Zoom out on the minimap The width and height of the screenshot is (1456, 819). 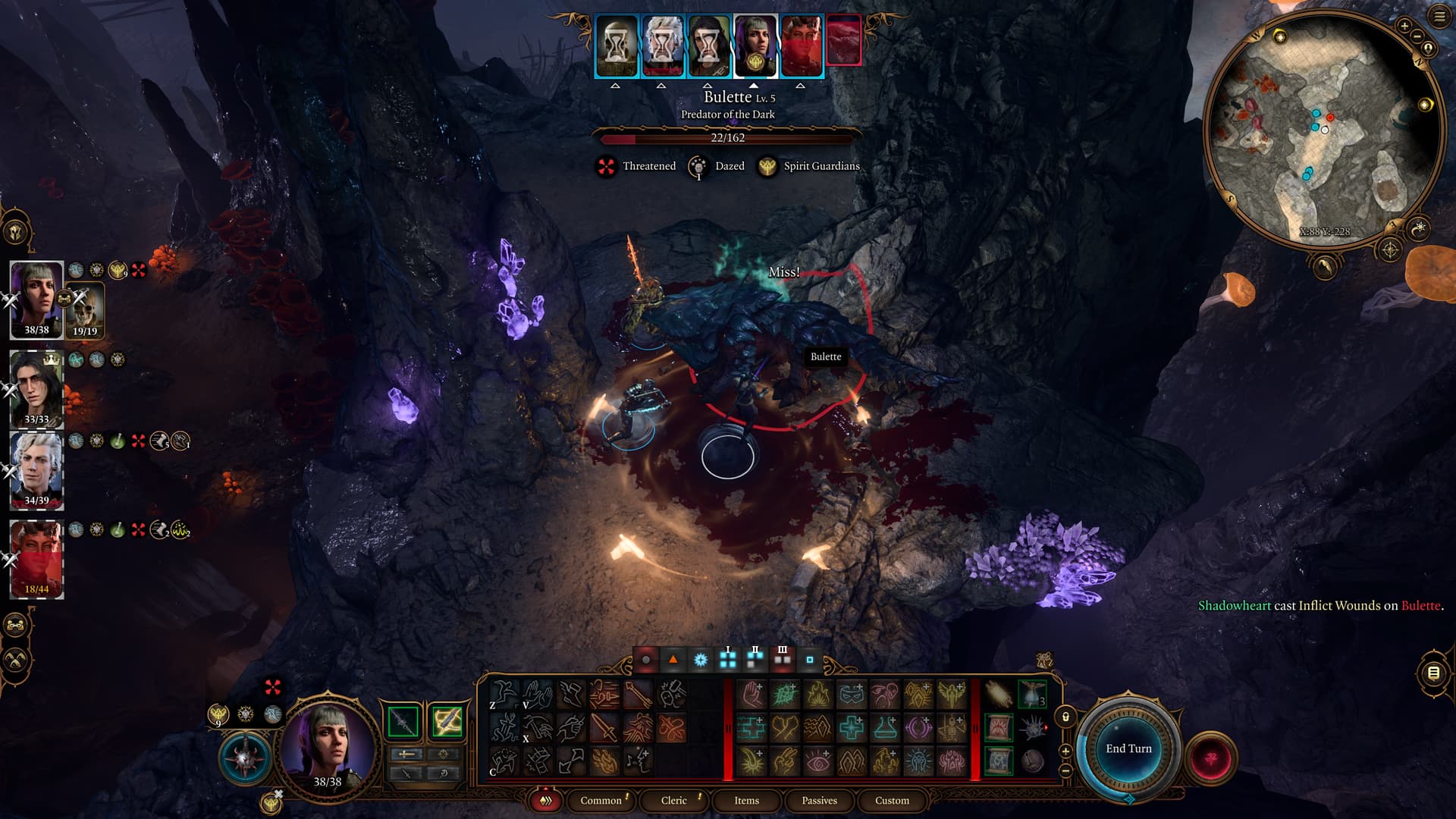(1417, 37)
